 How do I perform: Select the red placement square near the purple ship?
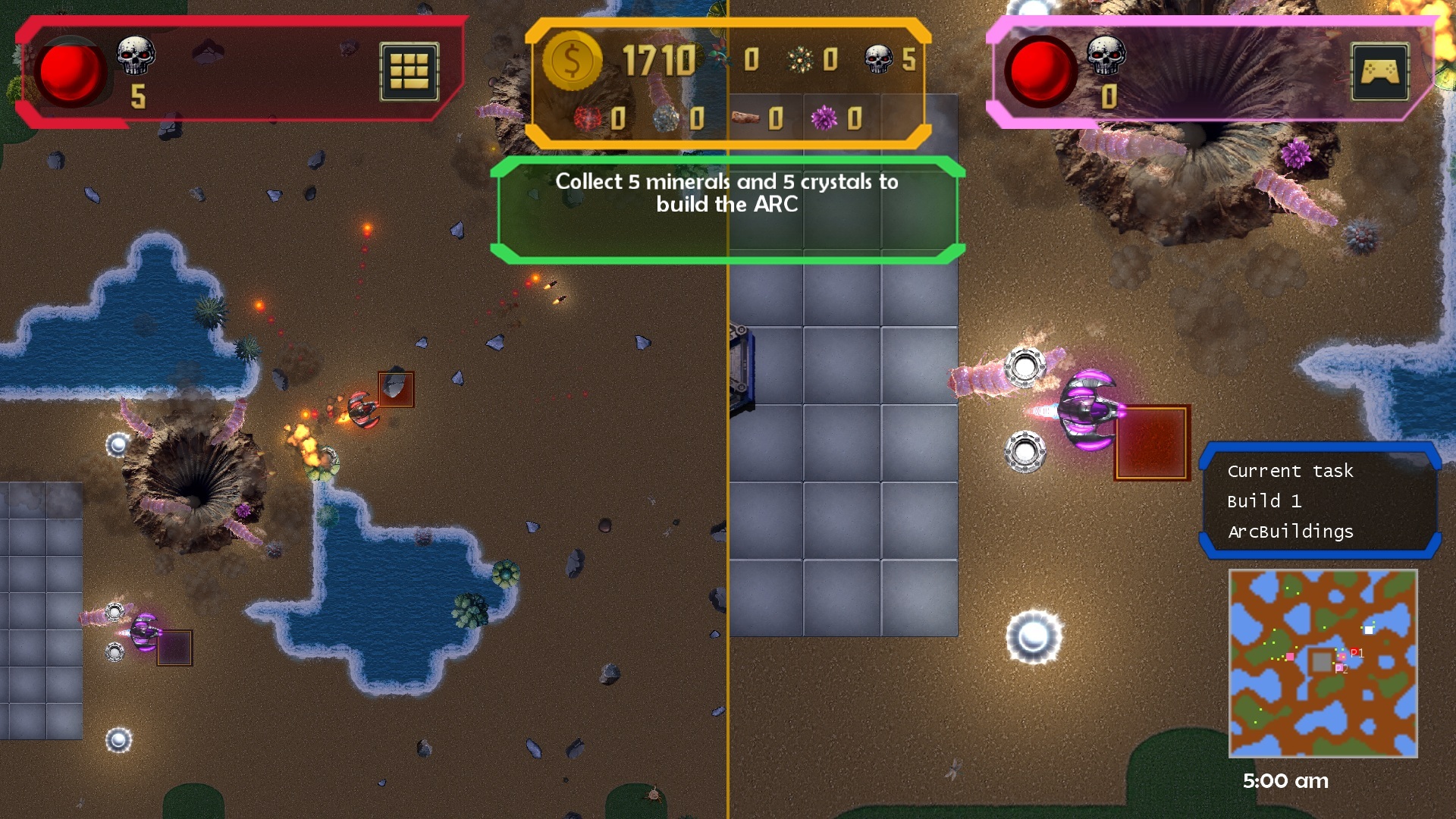point(1151,444)
